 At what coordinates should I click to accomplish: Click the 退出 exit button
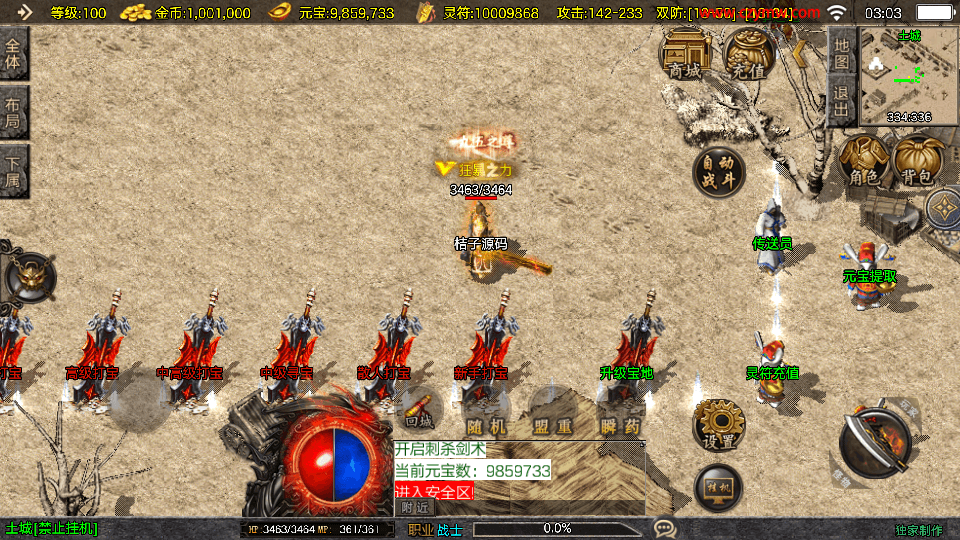(842, 100)
